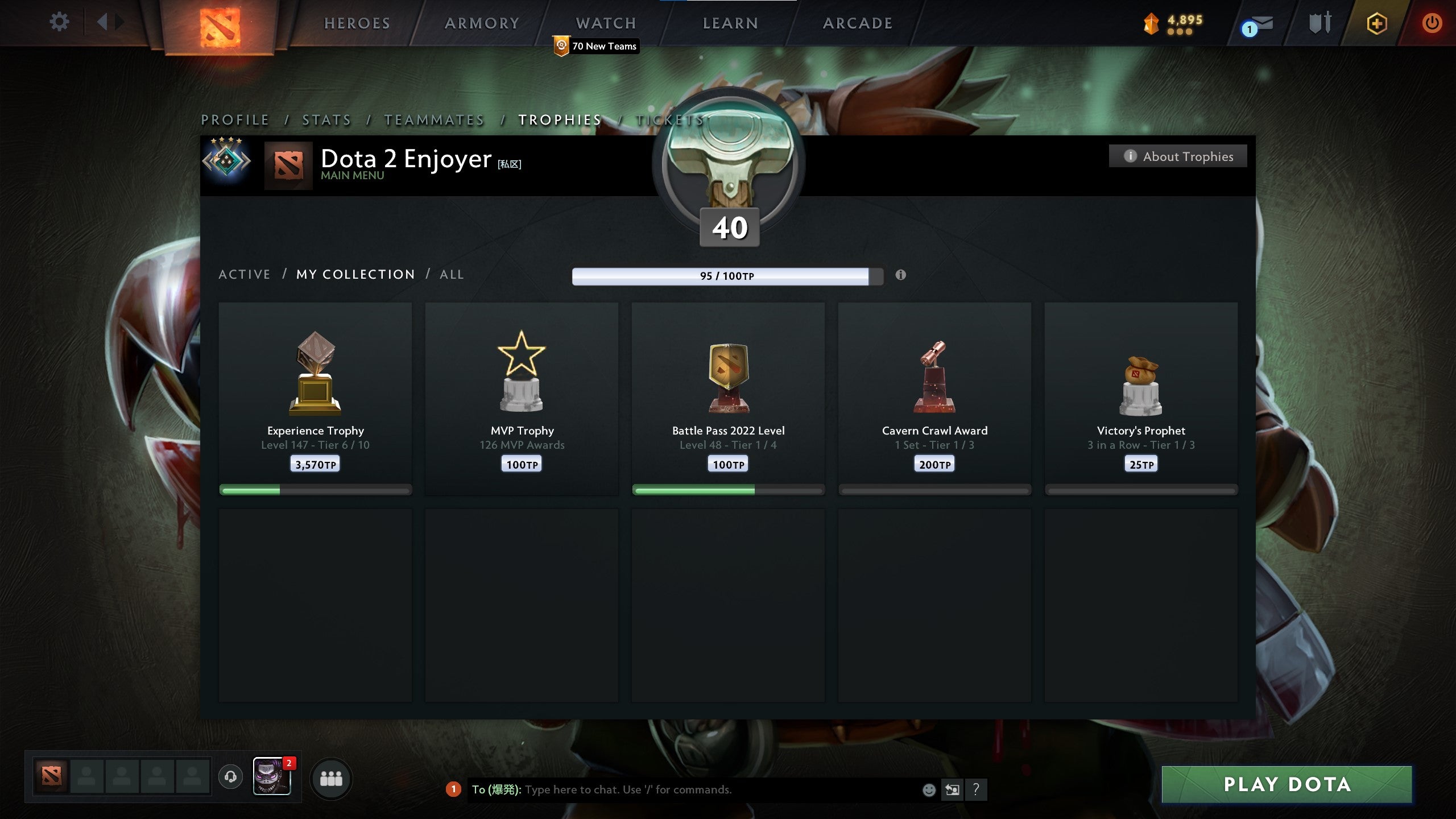Click the power/exit icon
The height and width of the screenshot is (819, 1456).
click(x=1434, y=24)
